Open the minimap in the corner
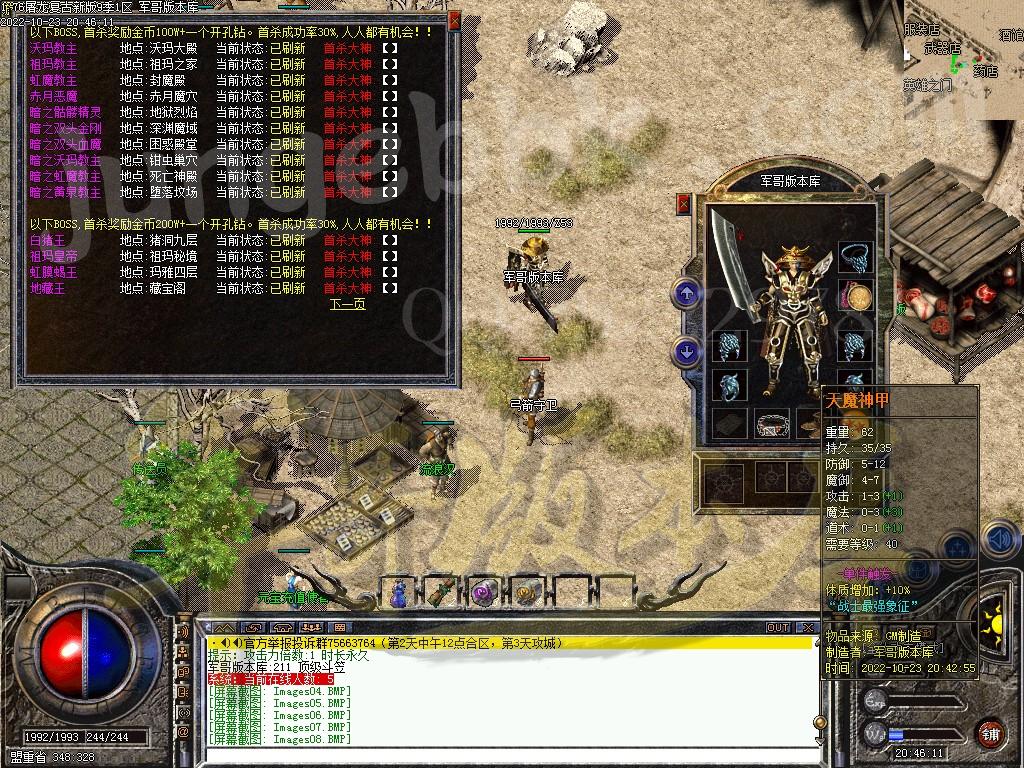1024x768 pixels. click(963, 60)
